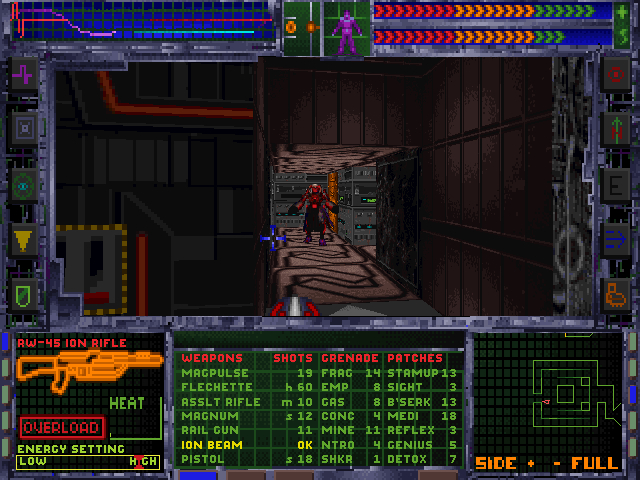Choose the EMP grenade entry
Screen dimensions: 640x480
pos(336,387)
